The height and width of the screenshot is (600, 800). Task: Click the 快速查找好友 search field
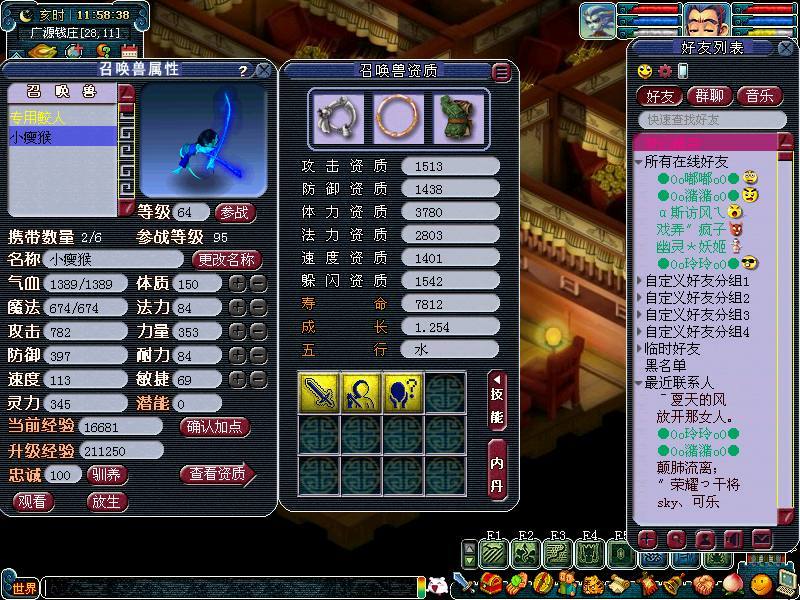pos(704,120)
